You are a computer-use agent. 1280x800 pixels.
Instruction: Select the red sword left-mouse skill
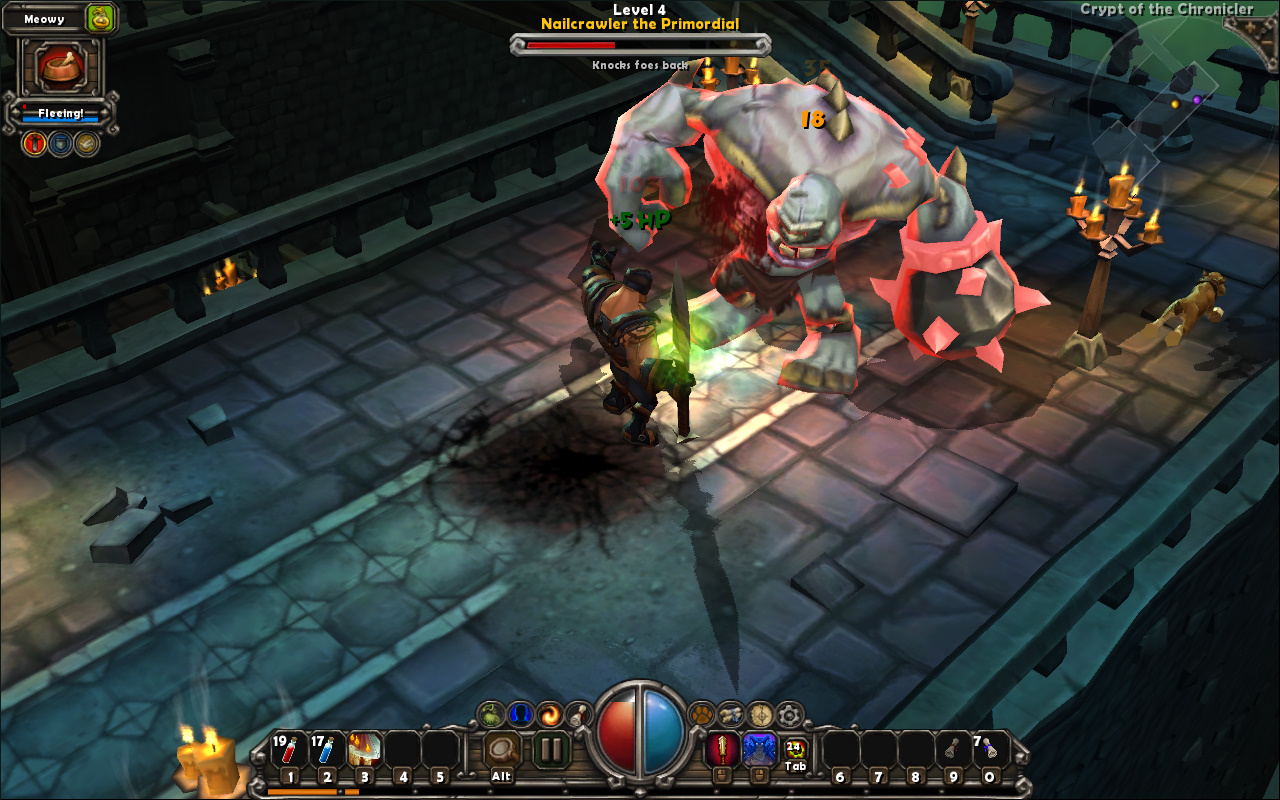coord(722,749)
